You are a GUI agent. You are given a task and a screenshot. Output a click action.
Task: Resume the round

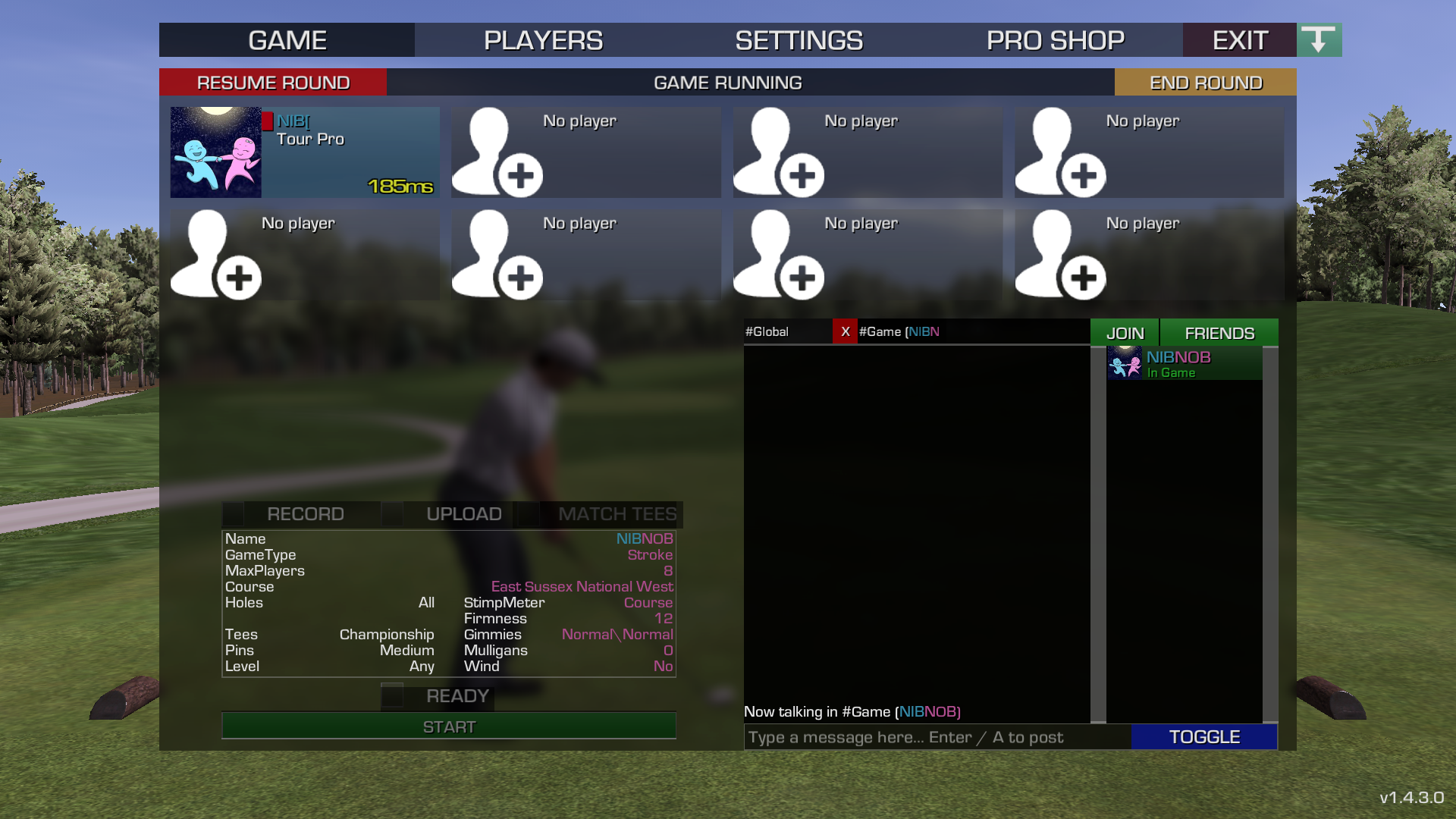click(x=273, y=83)
